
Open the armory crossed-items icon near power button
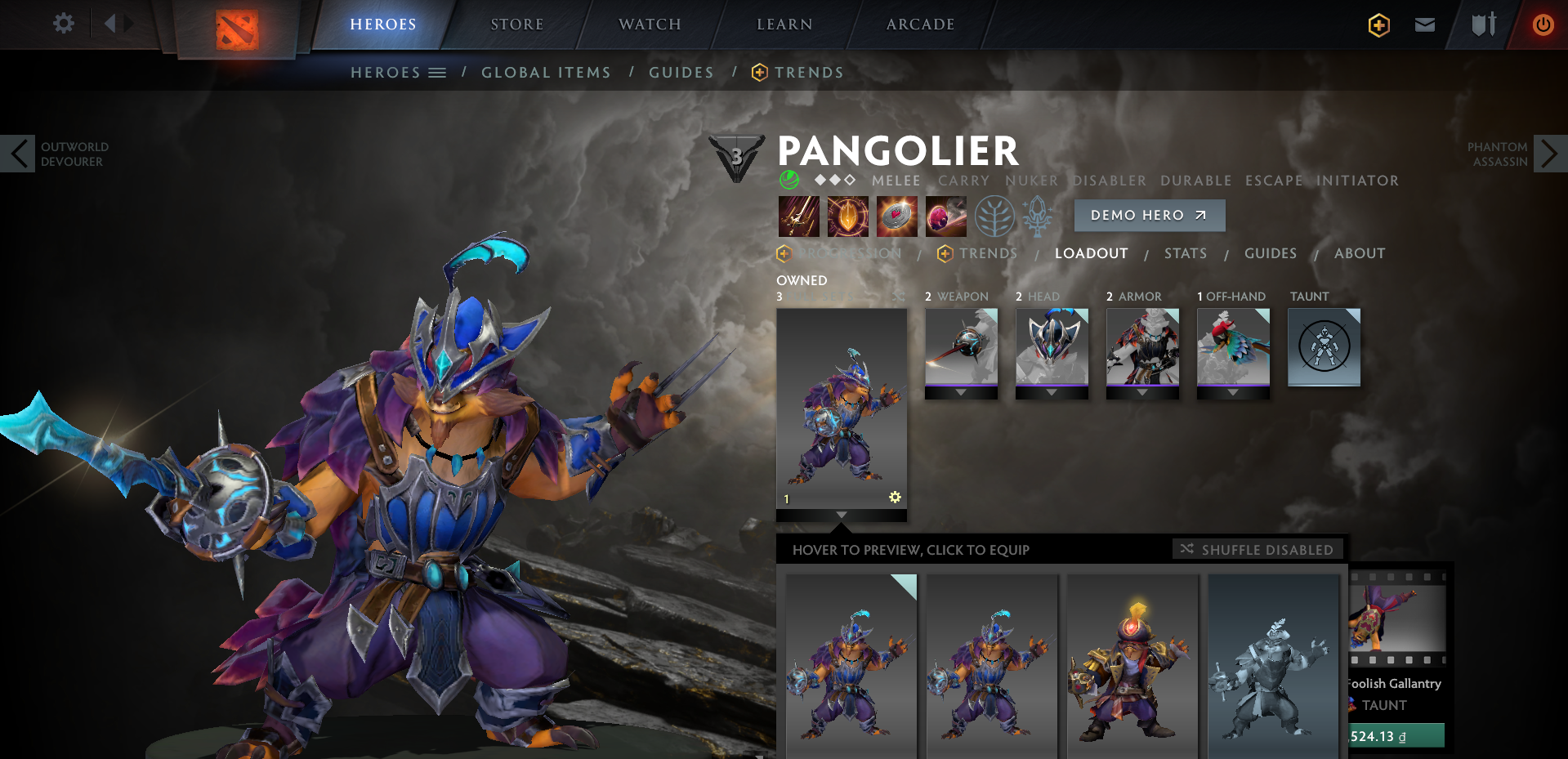[x=1484, y=25]
